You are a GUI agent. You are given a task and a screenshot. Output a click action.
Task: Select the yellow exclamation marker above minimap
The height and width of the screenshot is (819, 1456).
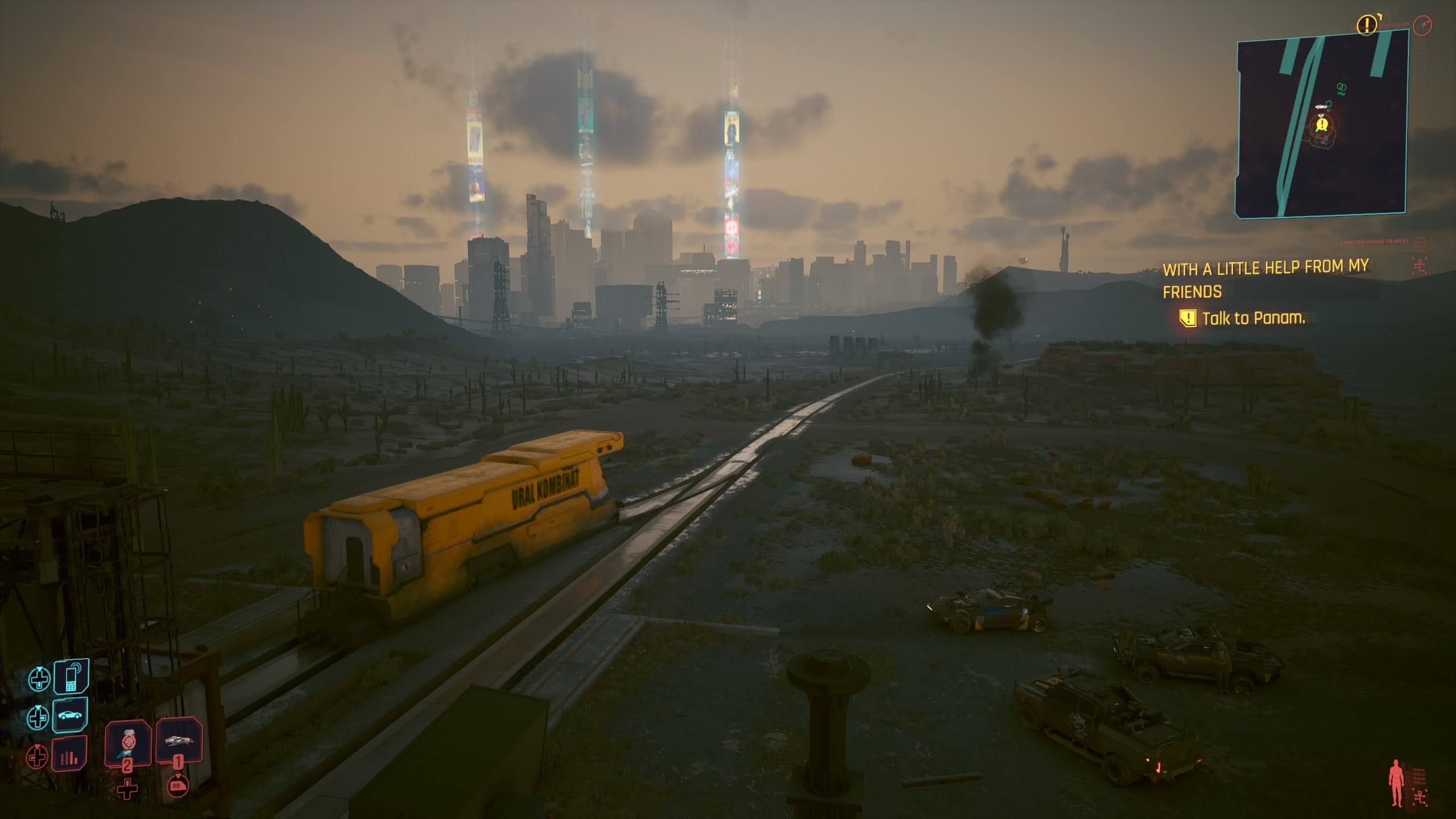(x=1367, y=24)
